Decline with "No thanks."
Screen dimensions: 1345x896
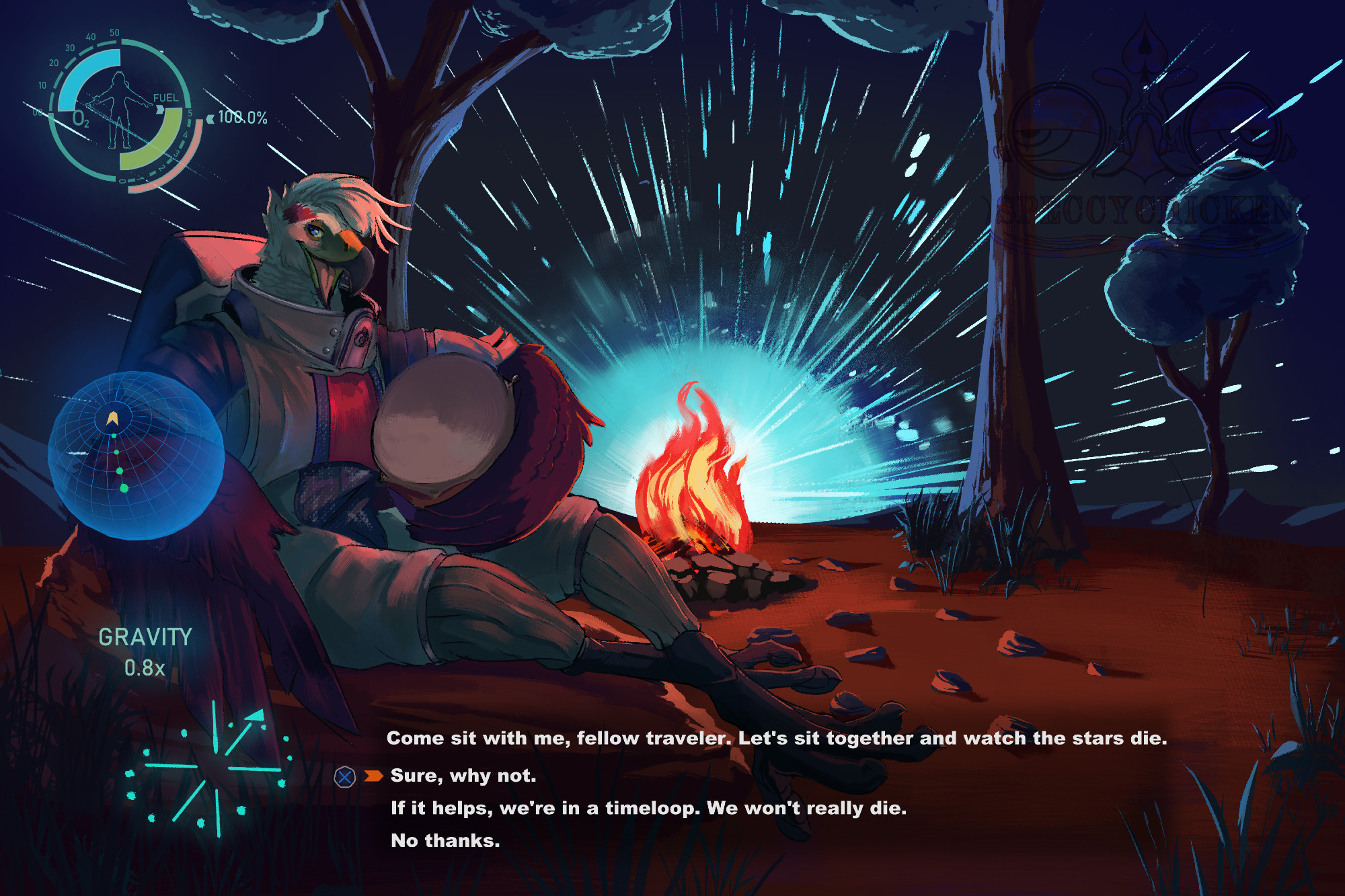pyautogui.click(x=445, y=840)
